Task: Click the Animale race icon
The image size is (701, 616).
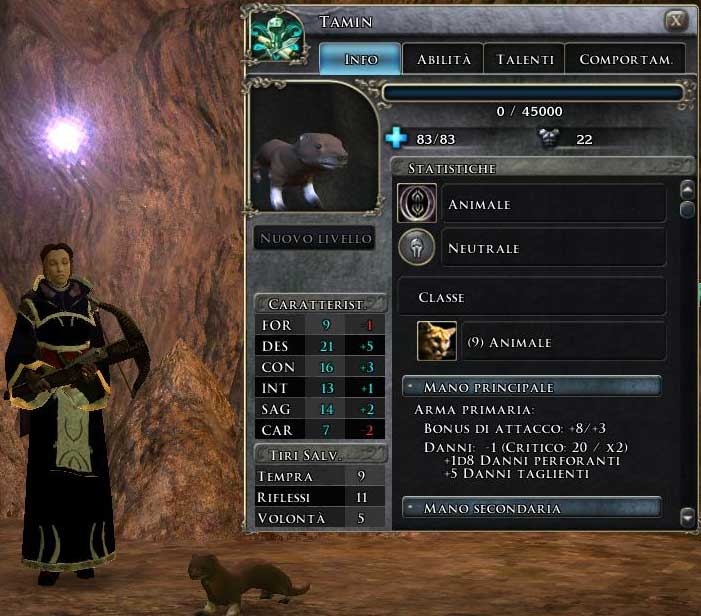Action: pyautogui.click(x=416, y=204)
